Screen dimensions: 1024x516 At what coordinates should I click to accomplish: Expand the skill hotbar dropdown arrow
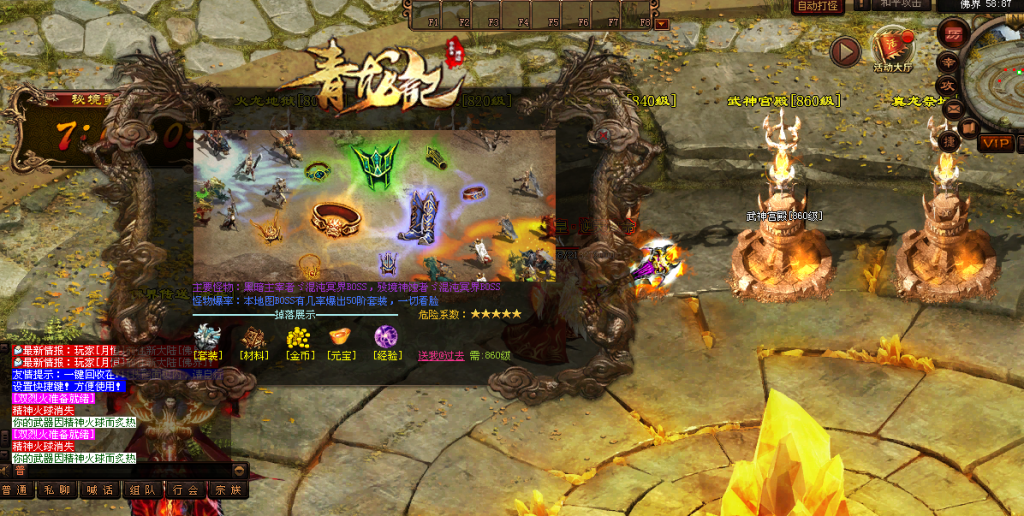[661, 23]
